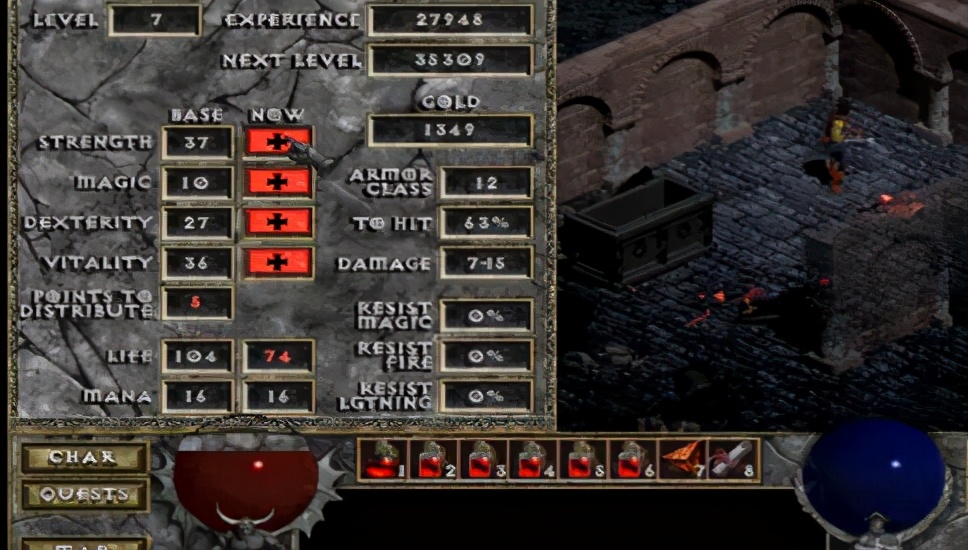Screen dimensions: 968x550
Task: Drink the healing potion in belt slot 2
Action: [432, 459]
